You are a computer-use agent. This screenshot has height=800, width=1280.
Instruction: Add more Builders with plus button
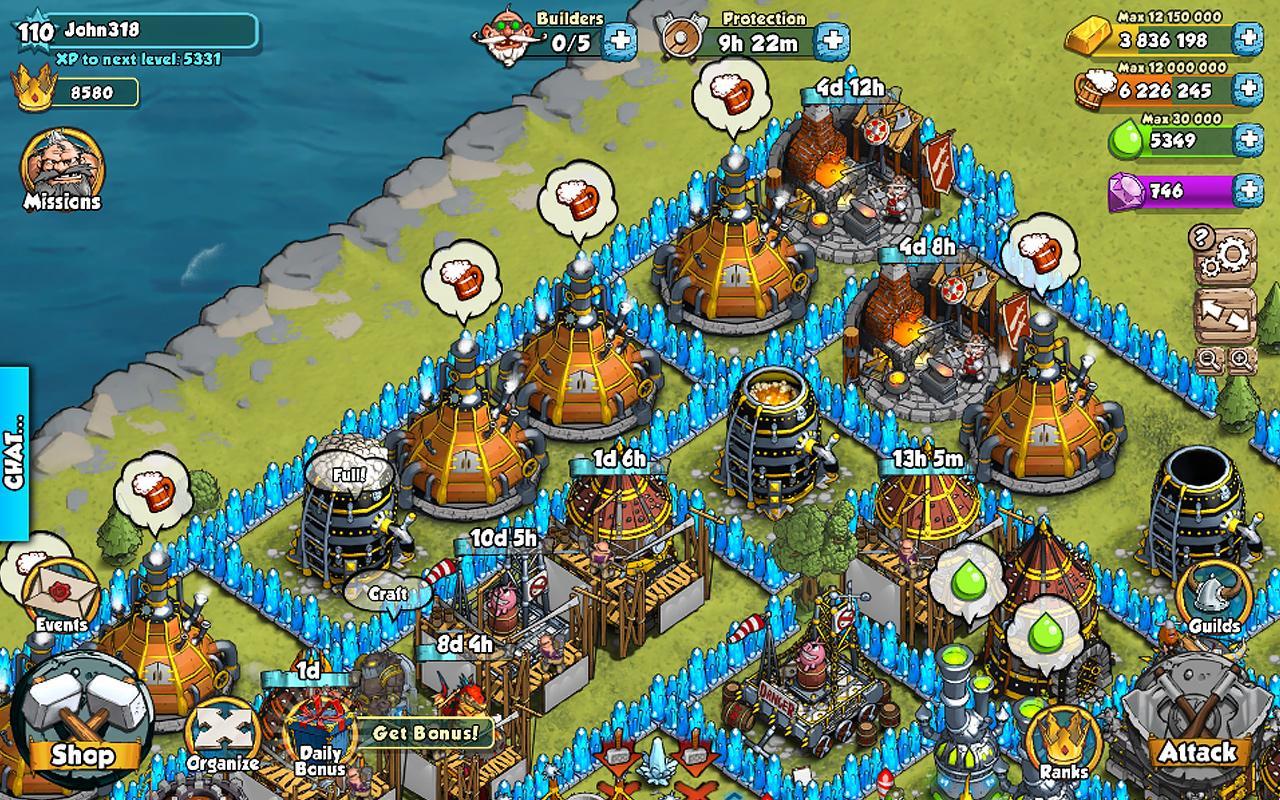tap(620, 41)
